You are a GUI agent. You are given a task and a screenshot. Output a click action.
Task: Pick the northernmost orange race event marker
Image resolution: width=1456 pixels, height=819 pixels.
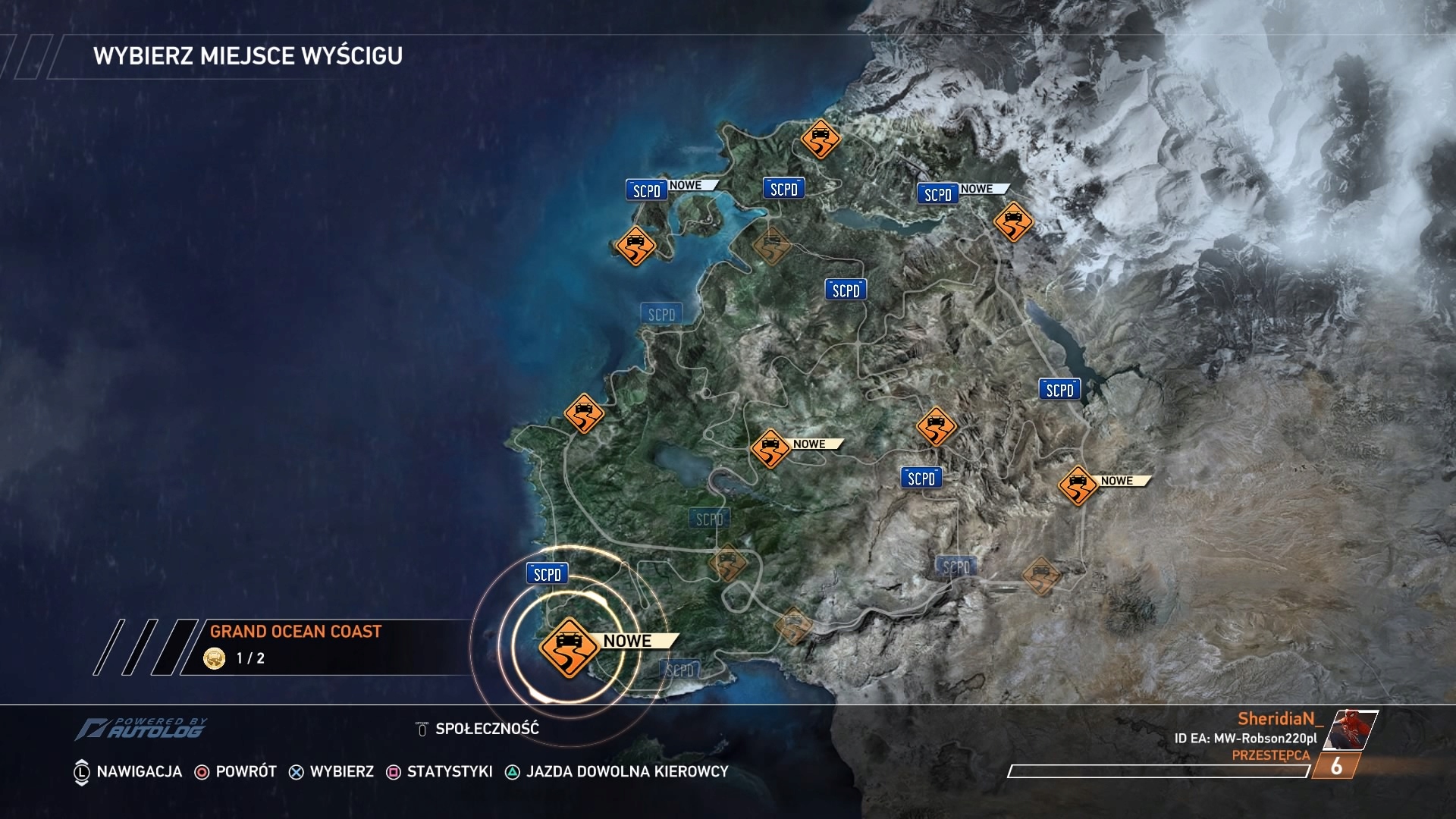click(821, 139)
